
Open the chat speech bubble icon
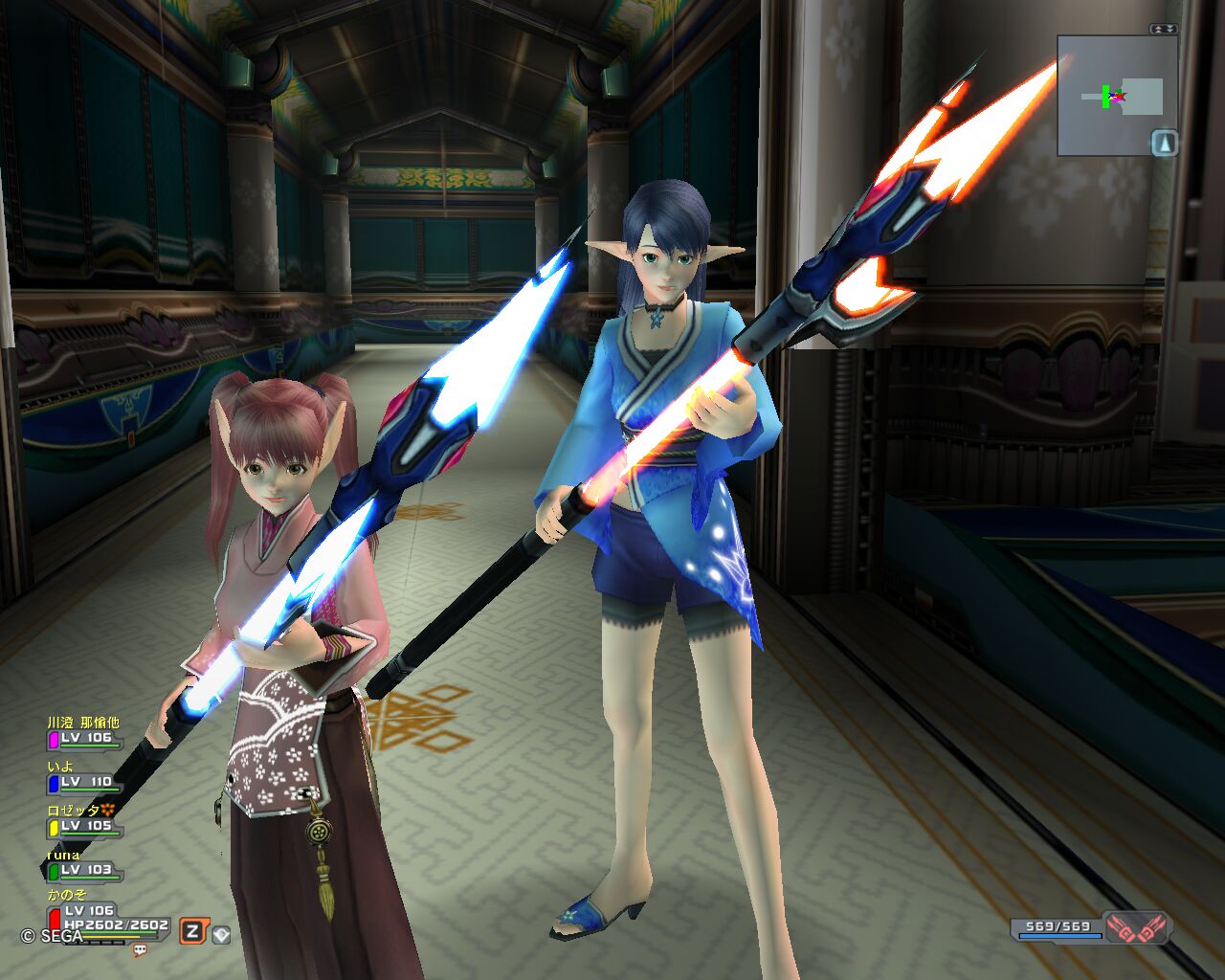(141, 950)
